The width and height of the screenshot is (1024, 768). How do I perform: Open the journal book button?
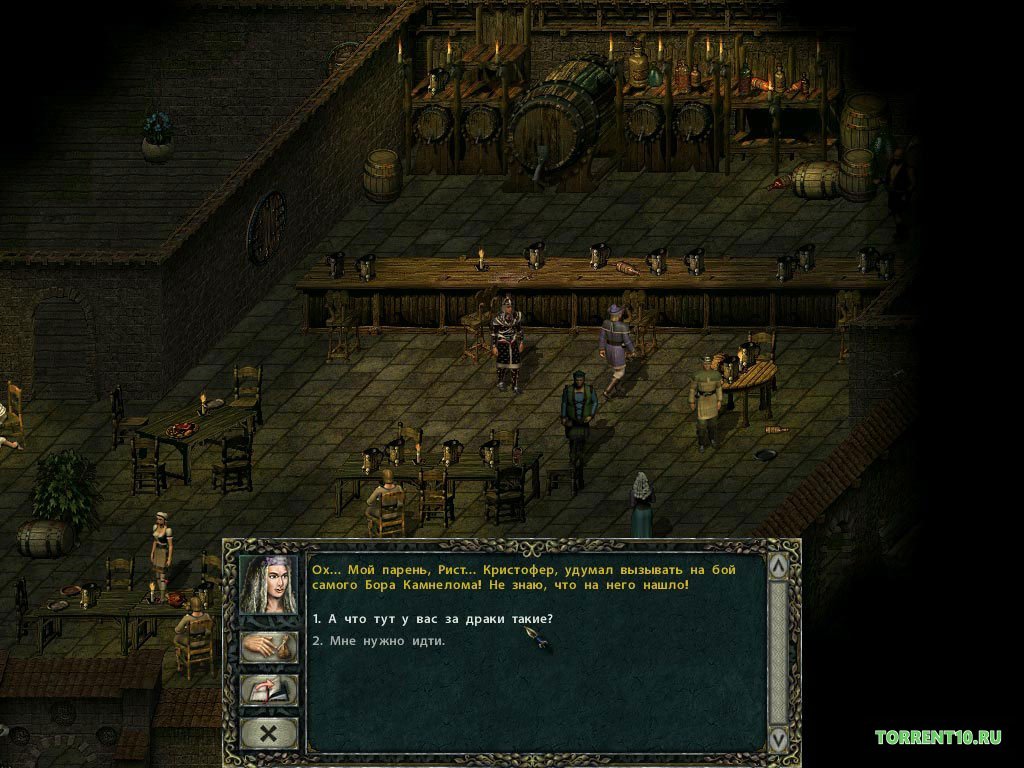[268, 690]
